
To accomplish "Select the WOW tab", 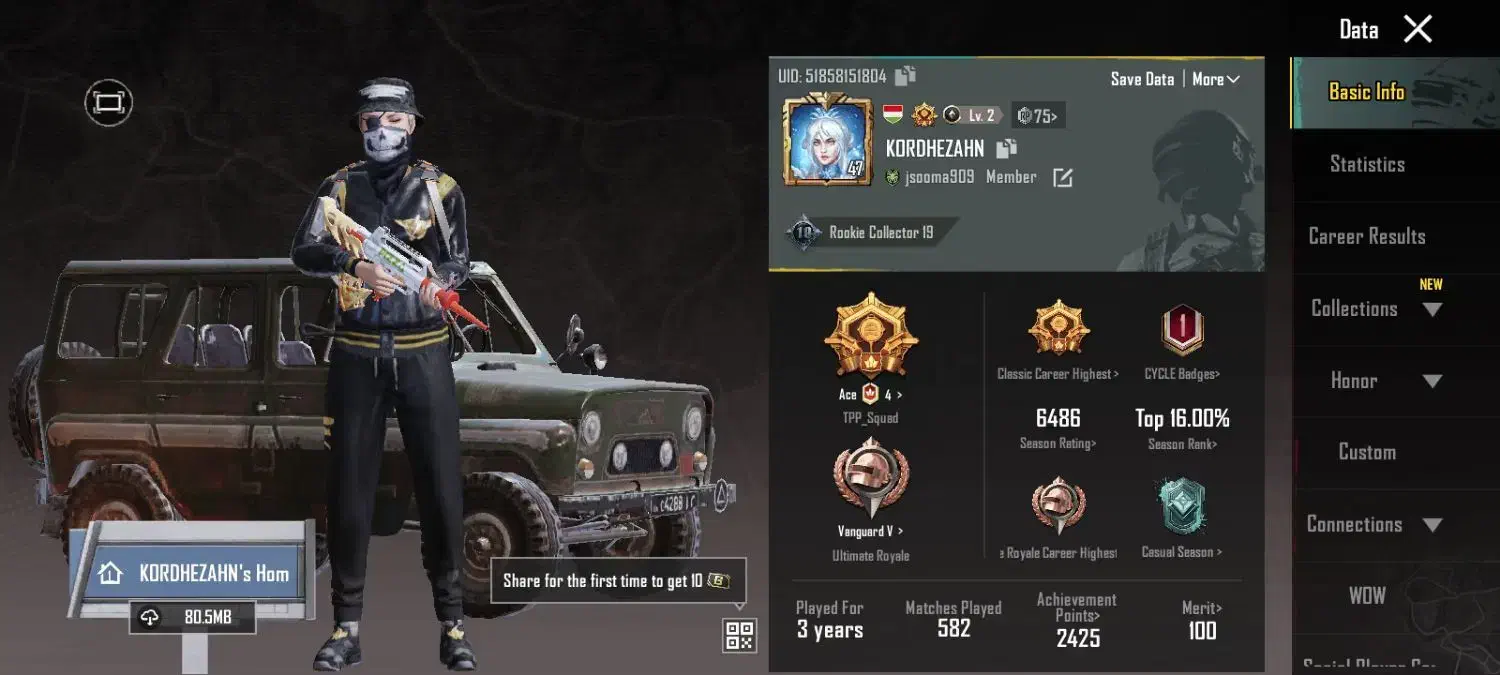I will click(x=1367, y=596).
